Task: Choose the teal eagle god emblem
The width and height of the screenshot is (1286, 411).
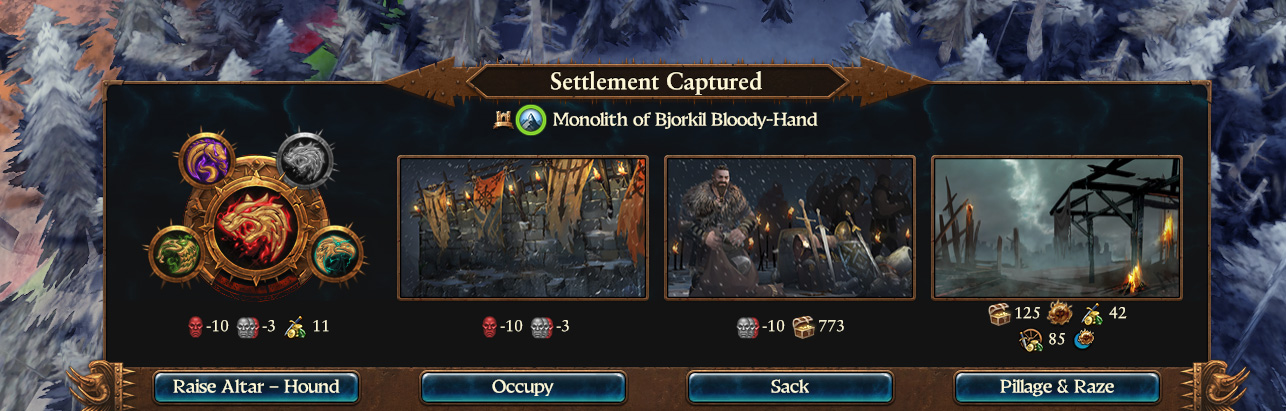Action: (337, 254)
